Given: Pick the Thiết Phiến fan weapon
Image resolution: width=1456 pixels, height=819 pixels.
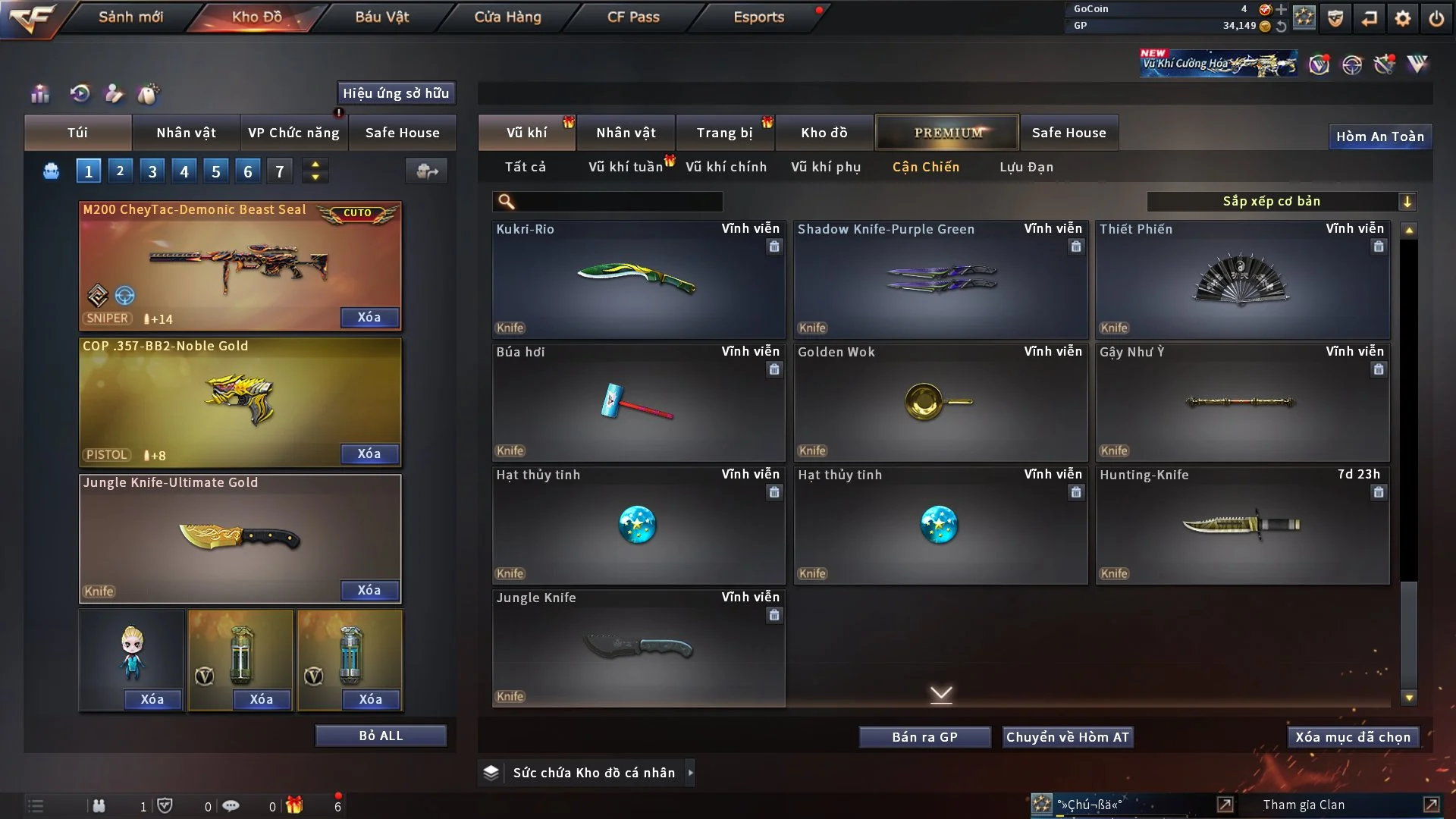Looking at the screenshot, I should (1241, 279).
